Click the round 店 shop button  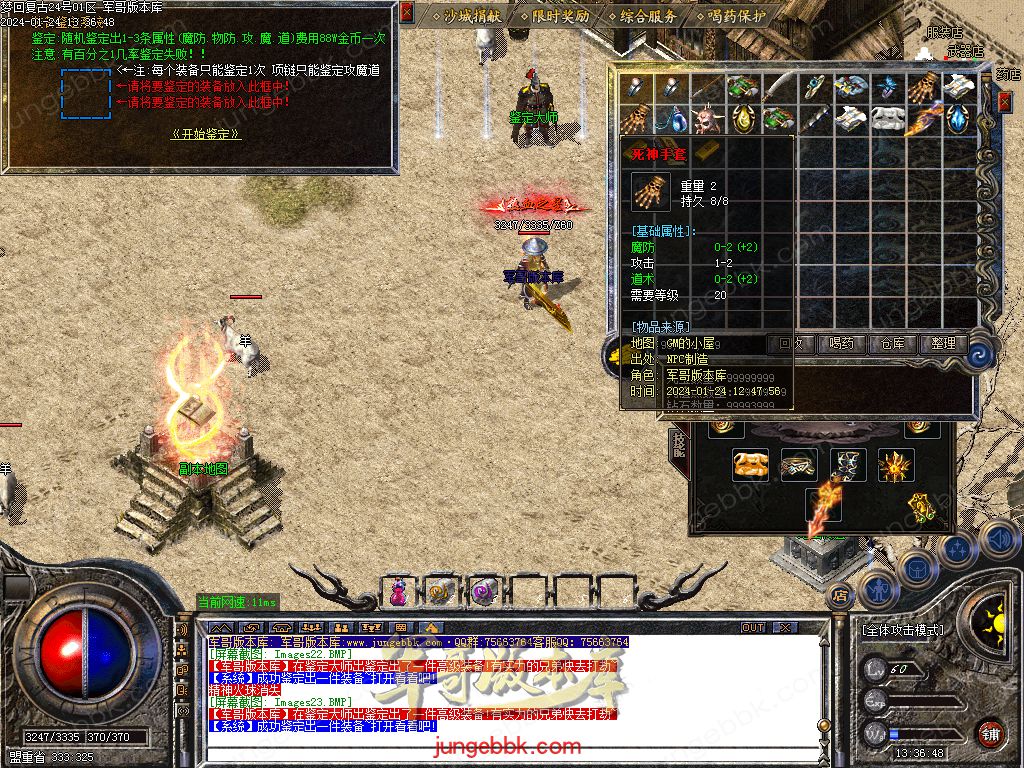coord(840,594)
